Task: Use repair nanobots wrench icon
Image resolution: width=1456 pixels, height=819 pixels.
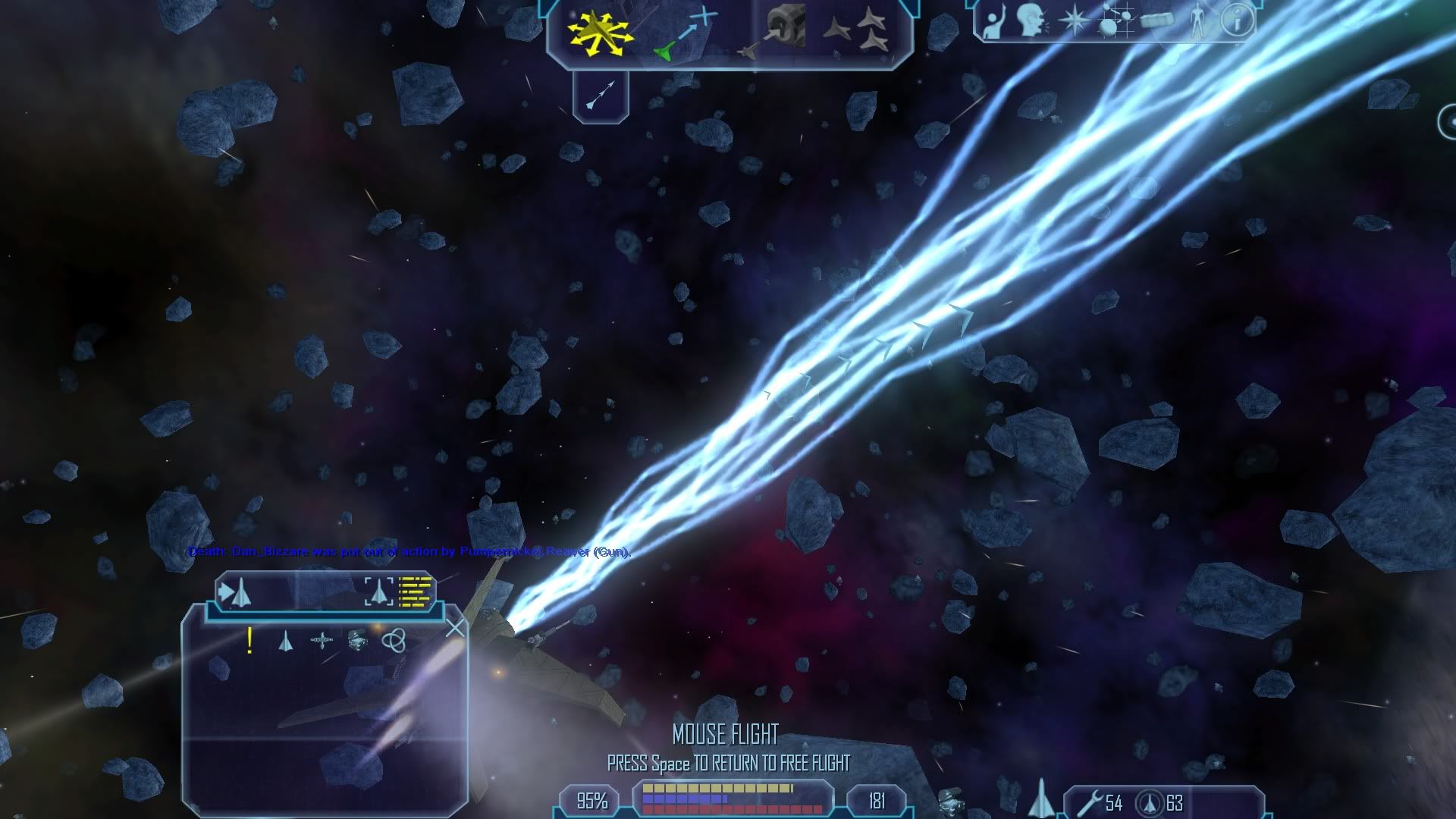Action: [x=1089, y=802]
